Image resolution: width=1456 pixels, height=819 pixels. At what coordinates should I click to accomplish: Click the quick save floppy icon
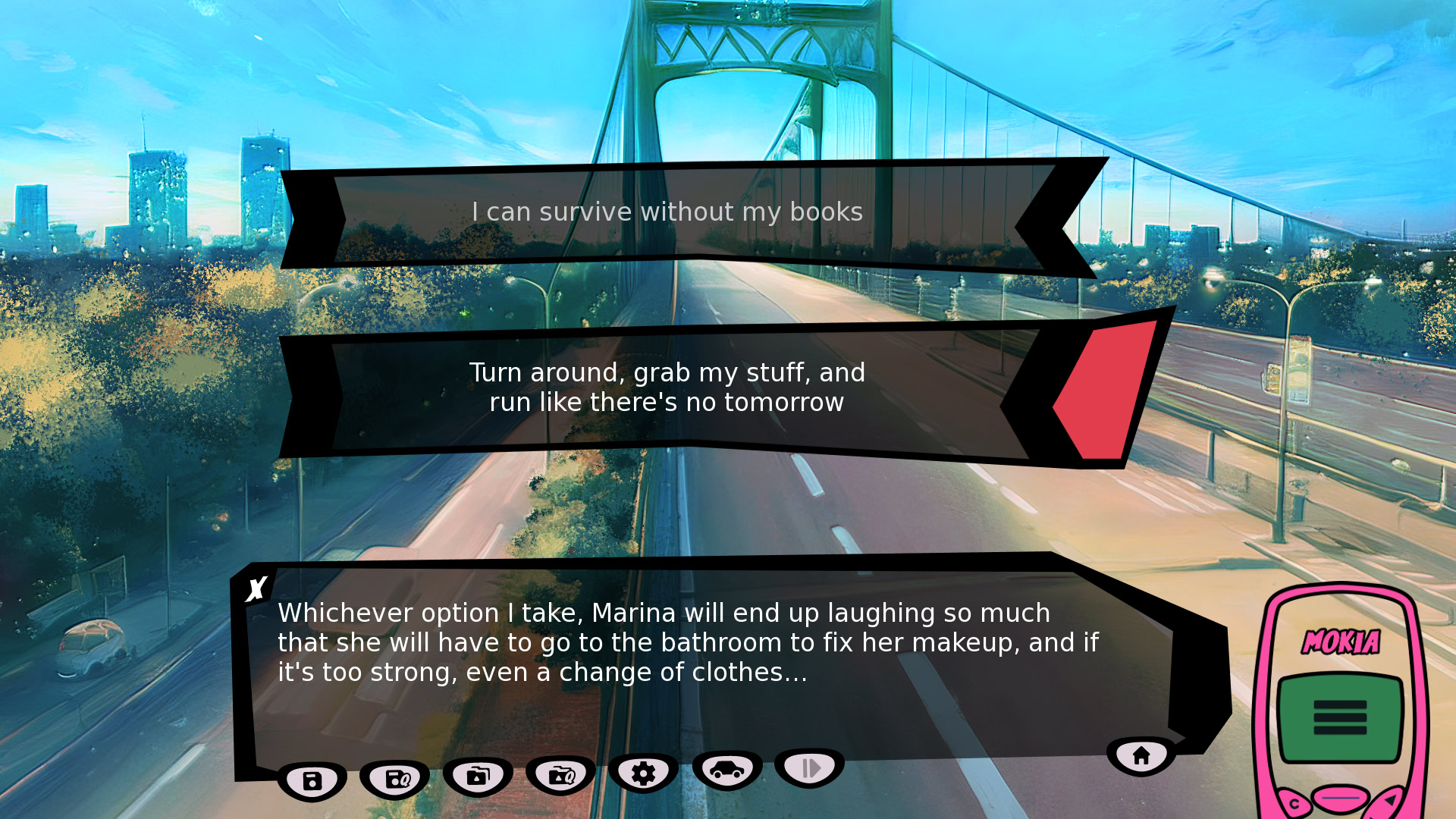(x=395, y=779)
